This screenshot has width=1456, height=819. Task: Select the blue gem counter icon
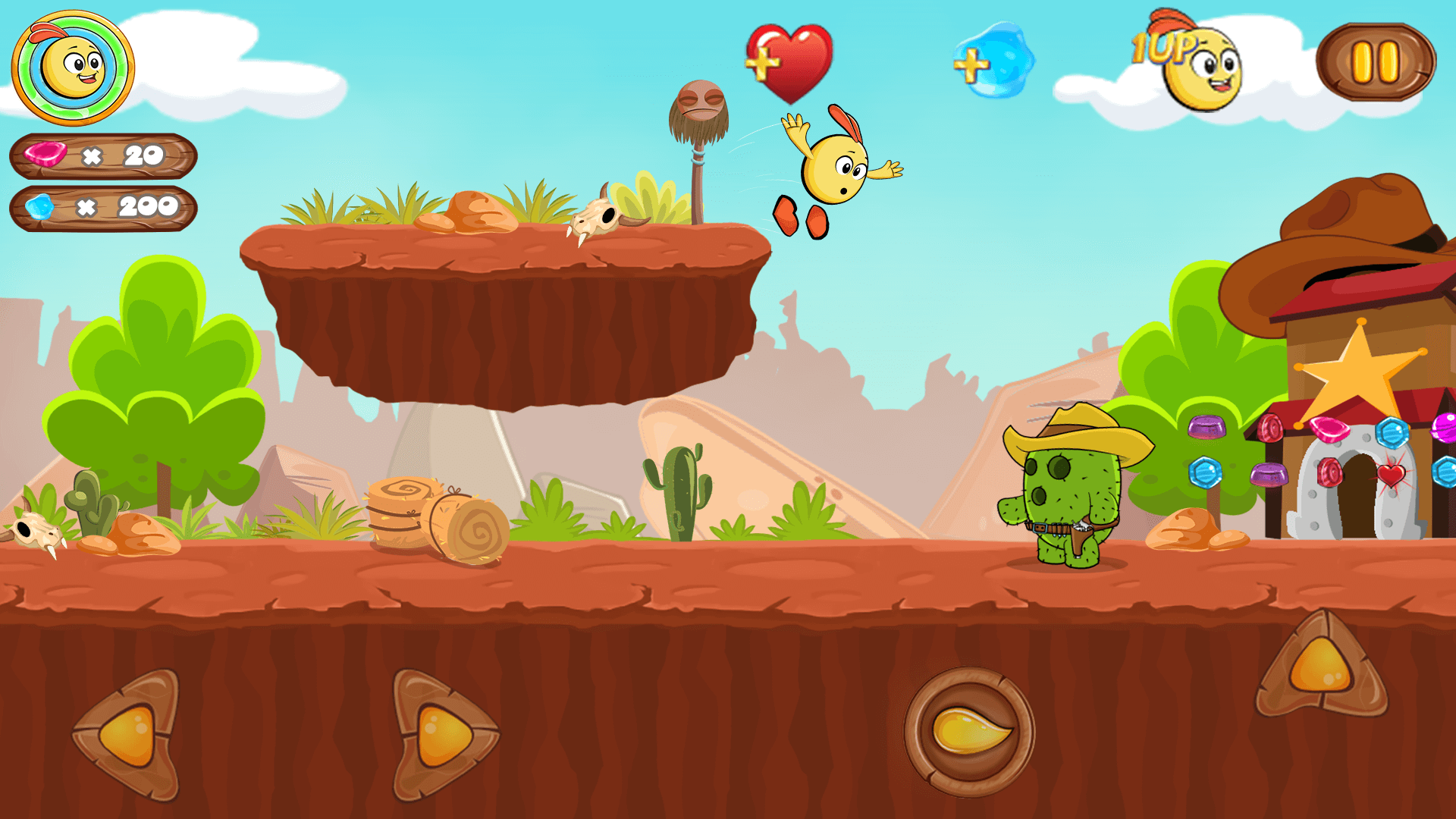42,206
